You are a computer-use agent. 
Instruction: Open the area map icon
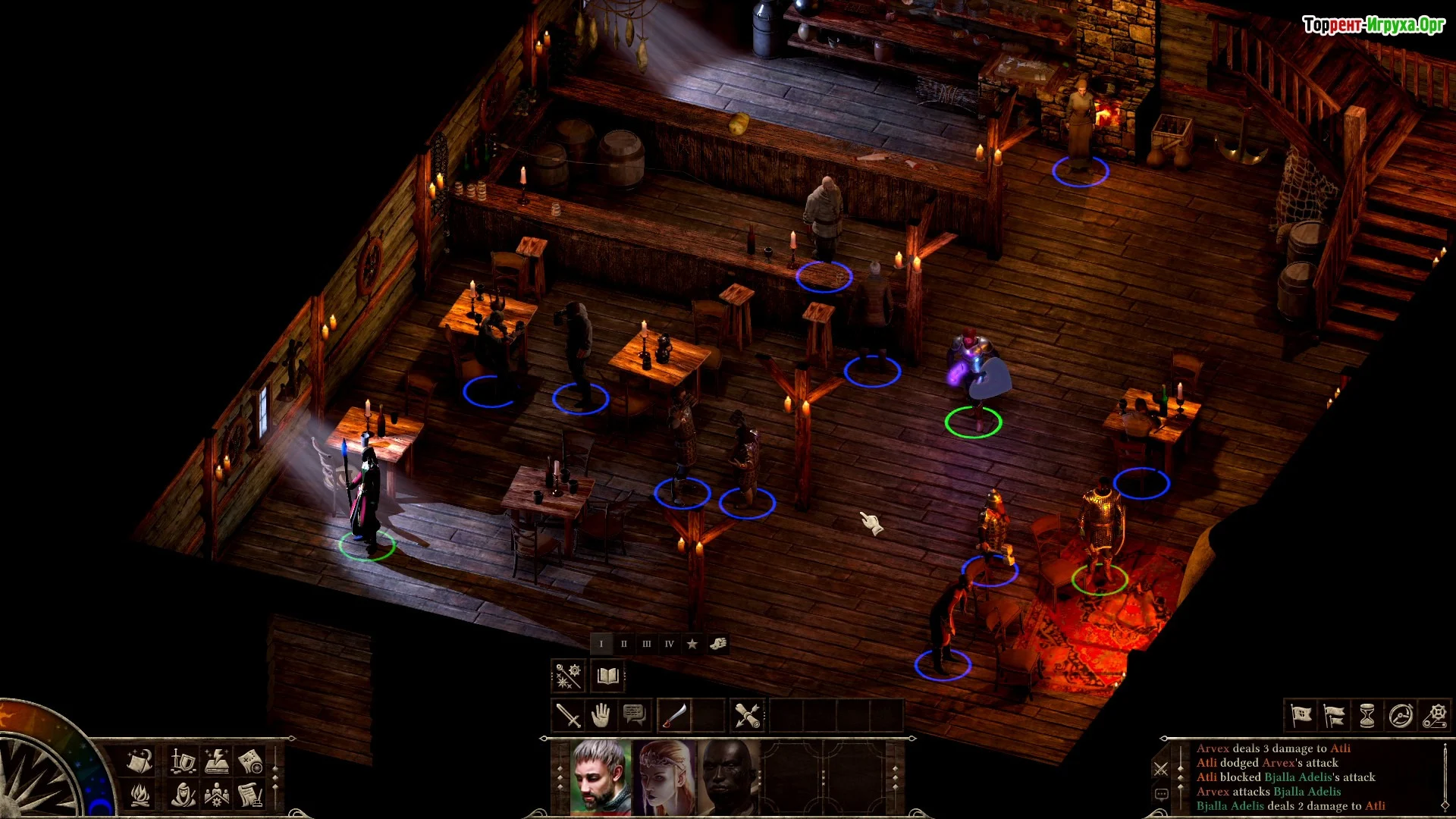coord(250,760)
